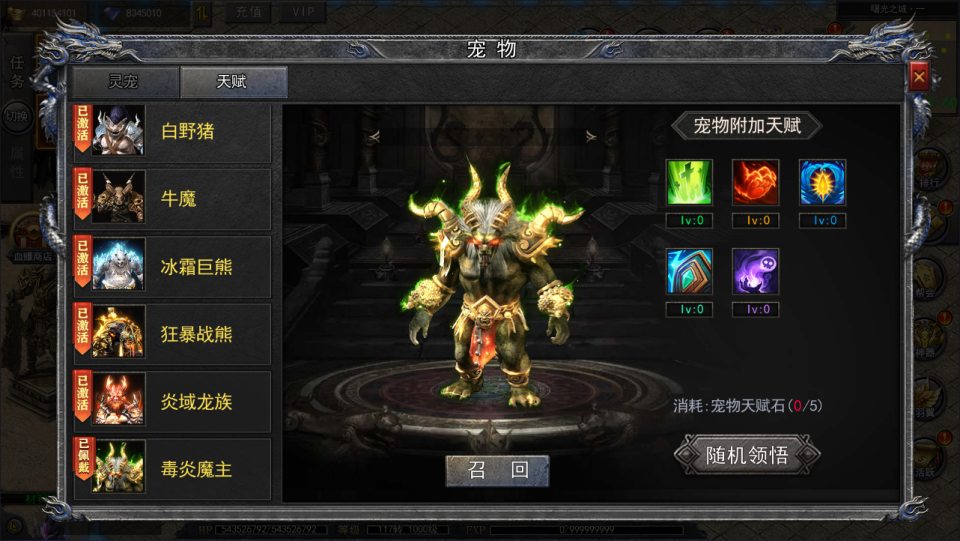Choose the equipped 毒炎魔主 pet
Image resolution: width=960 pixels, height=541 pixels.
172,468
